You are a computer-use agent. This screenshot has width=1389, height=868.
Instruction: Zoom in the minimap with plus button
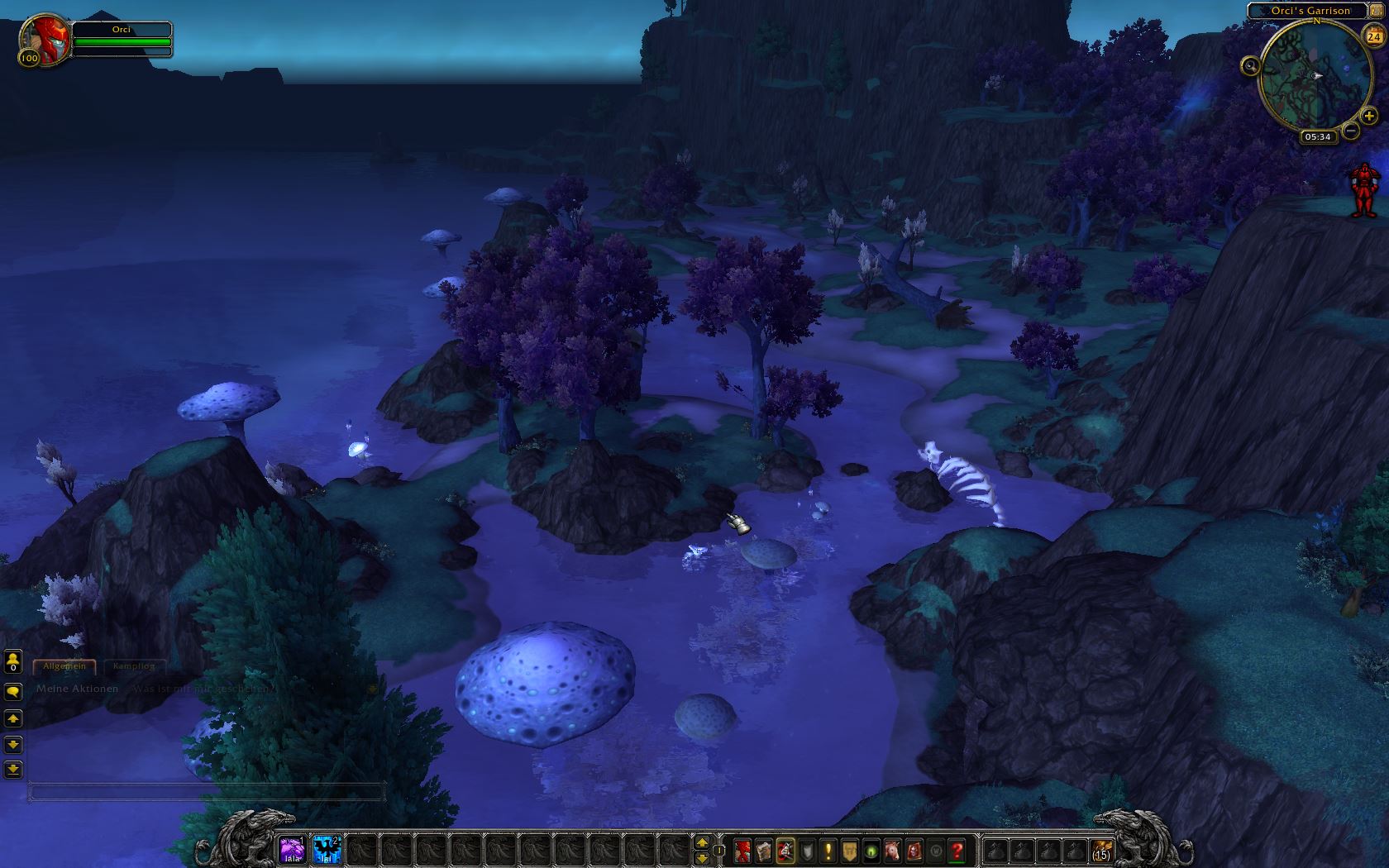1369,117
